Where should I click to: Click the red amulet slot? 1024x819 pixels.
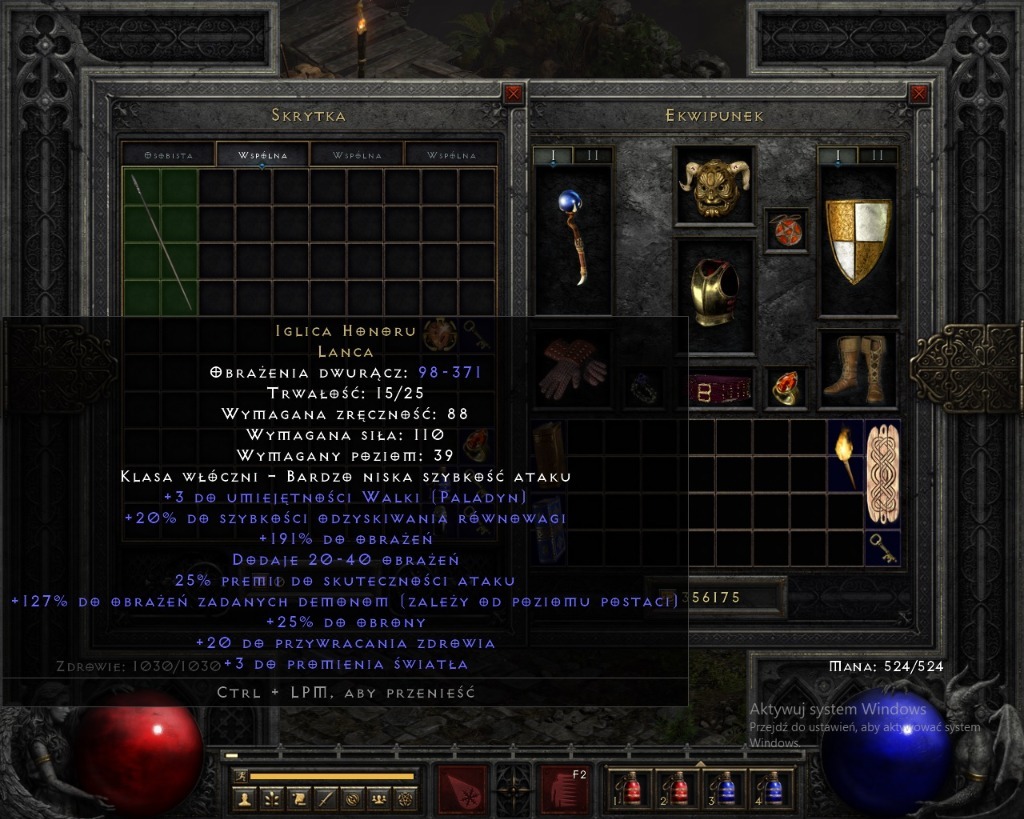click(783, 229)
